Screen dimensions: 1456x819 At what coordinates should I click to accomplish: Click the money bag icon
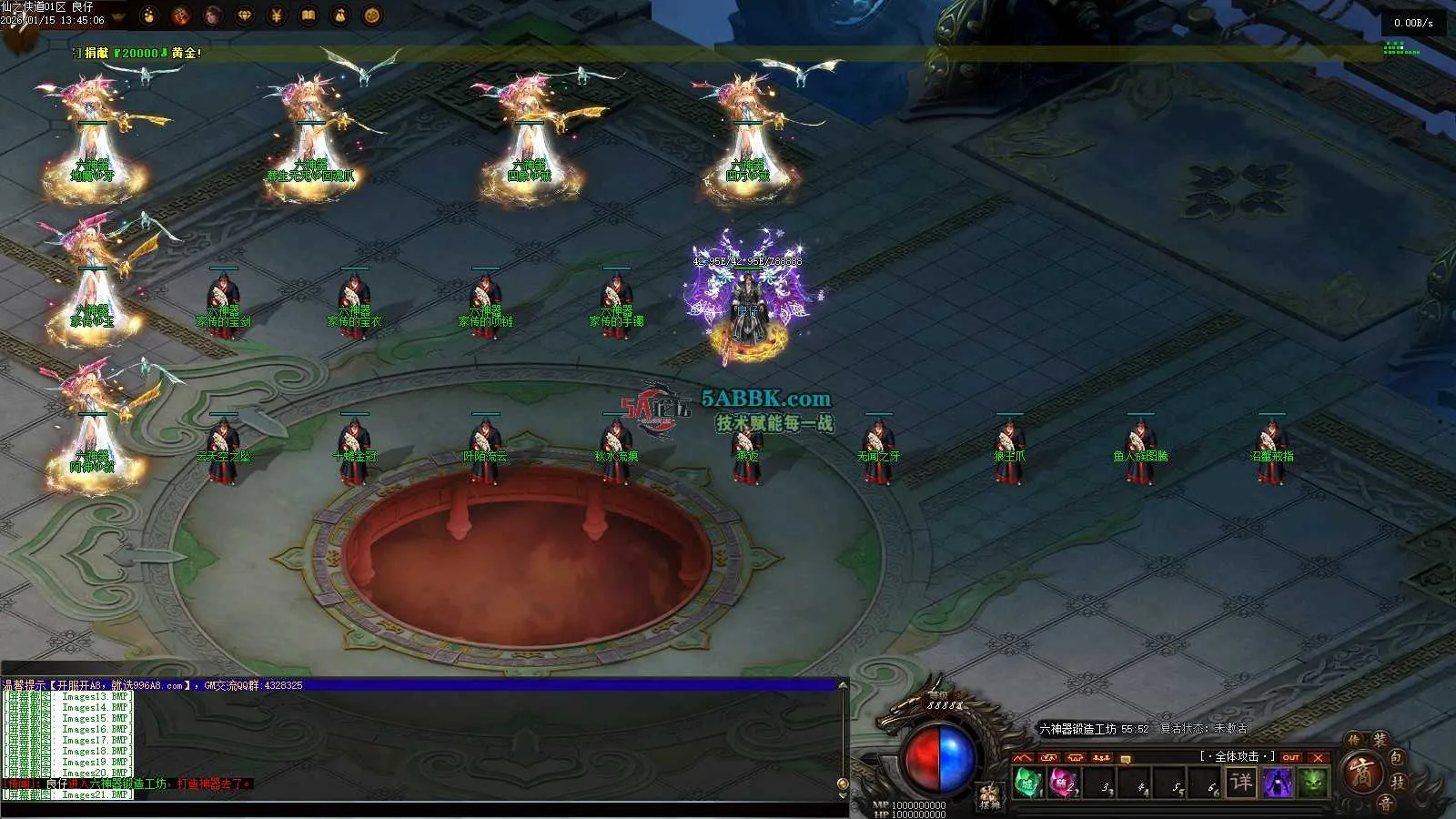340,15
